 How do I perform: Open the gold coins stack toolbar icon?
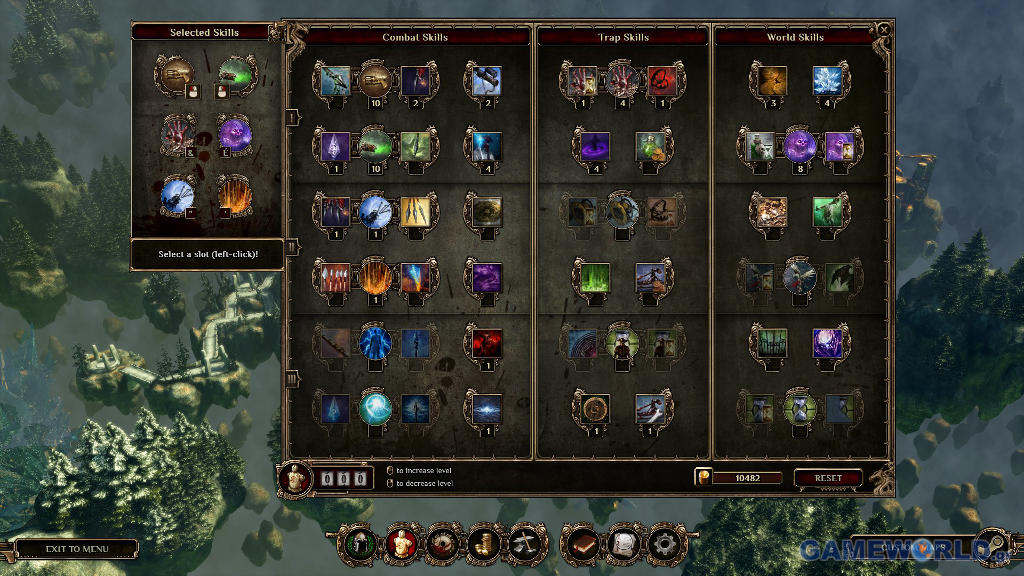[483, 544]
